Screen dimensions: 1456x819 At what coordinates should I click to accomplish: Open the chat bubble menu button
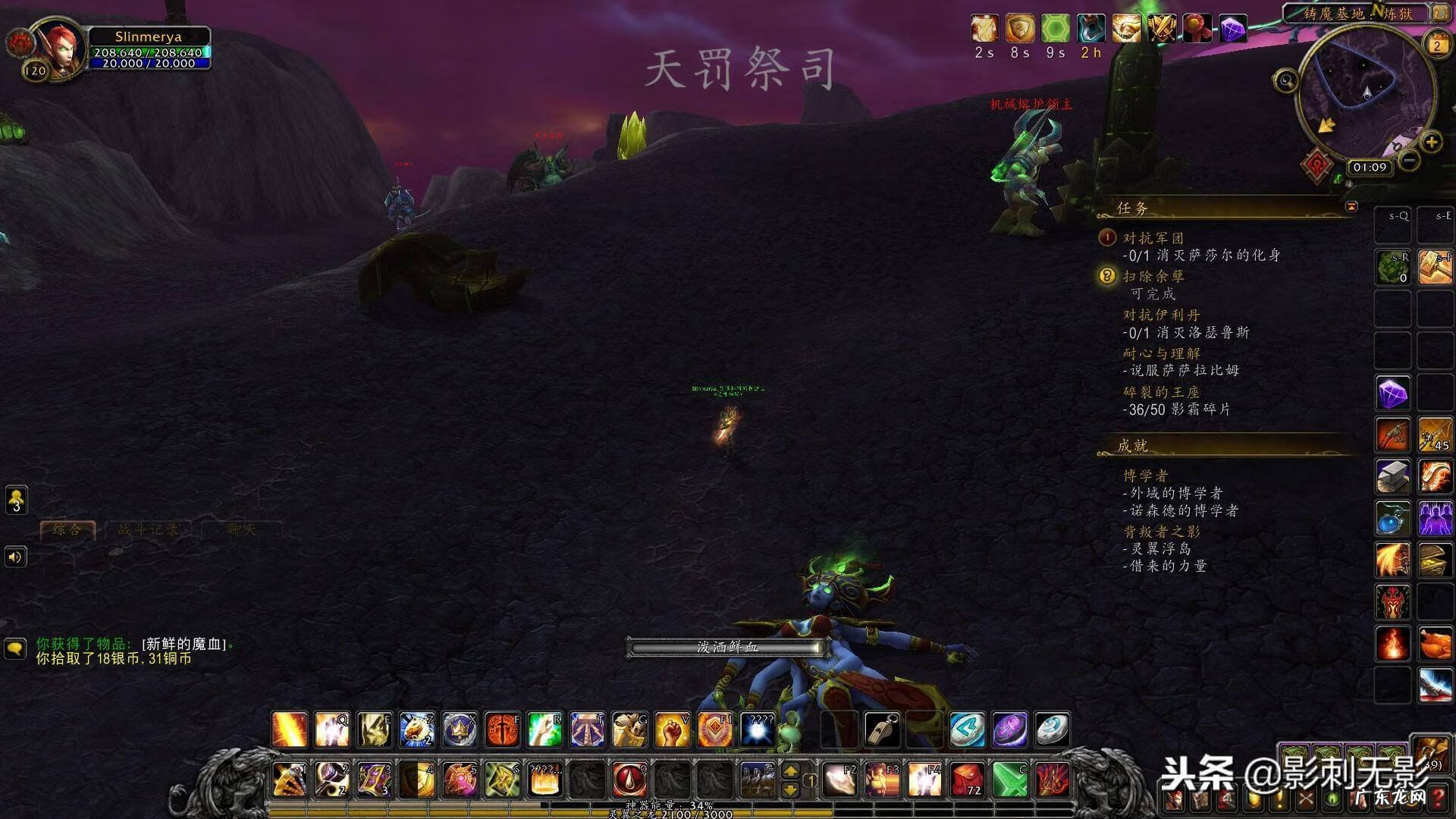tap(15, 649)
